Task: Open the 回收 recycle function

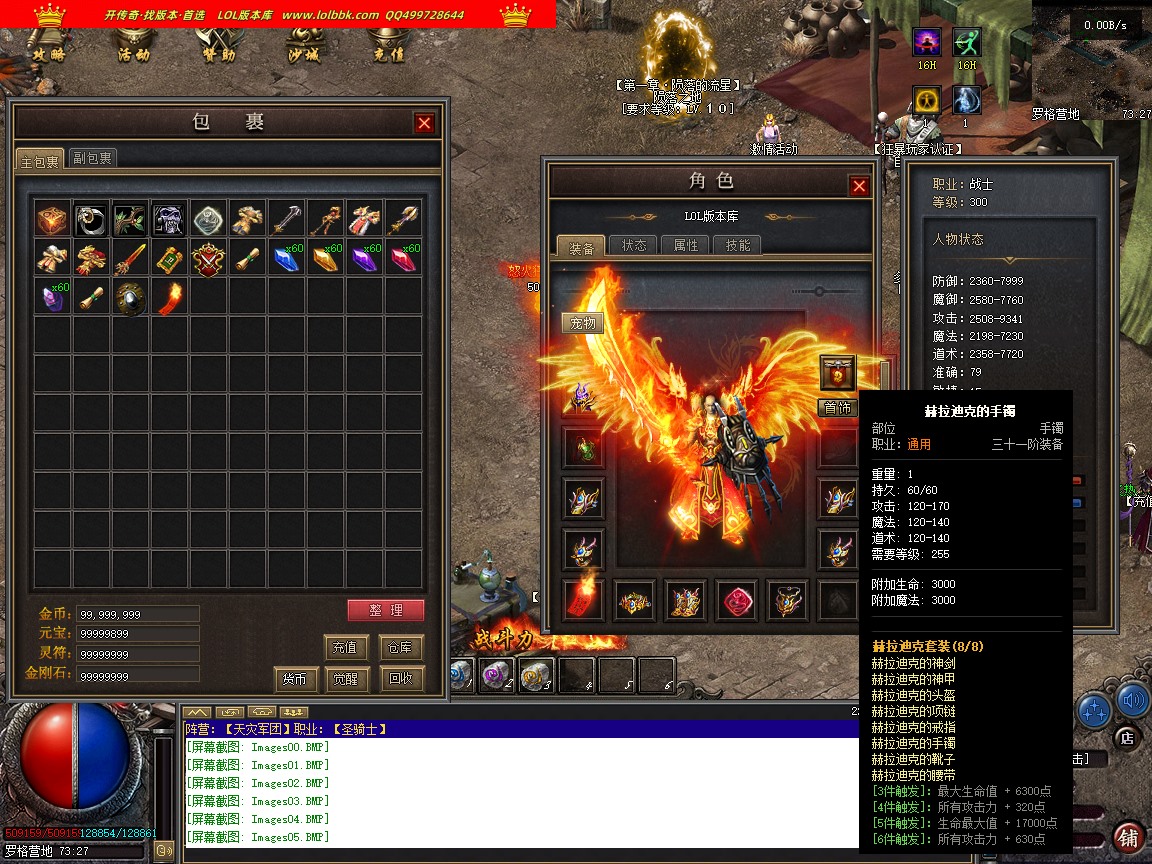Action: 400,679
